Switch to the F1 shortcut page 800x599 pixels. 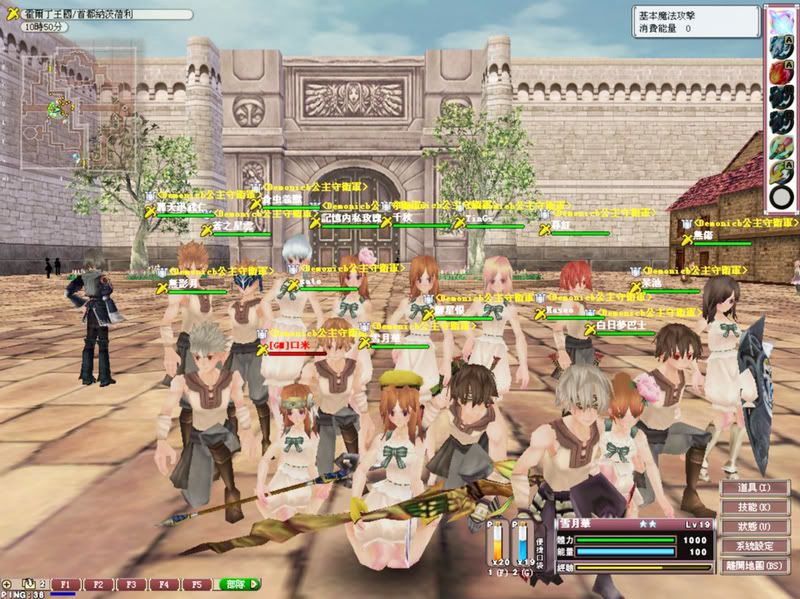click(x=66, y=583)
